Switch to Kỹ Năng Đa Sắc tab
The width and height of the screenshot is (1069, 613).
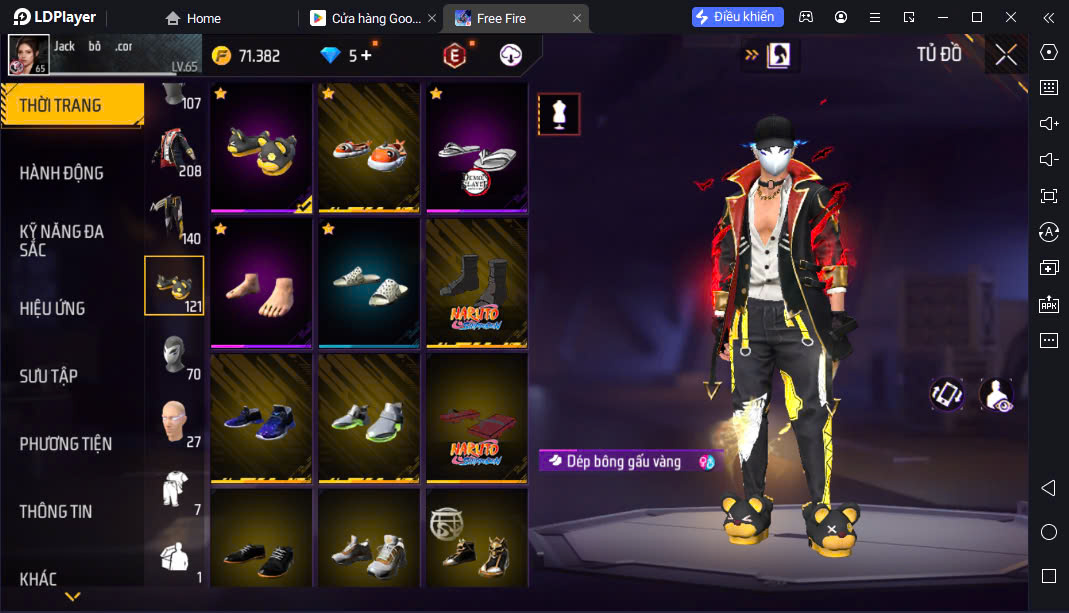click(62, 240)
